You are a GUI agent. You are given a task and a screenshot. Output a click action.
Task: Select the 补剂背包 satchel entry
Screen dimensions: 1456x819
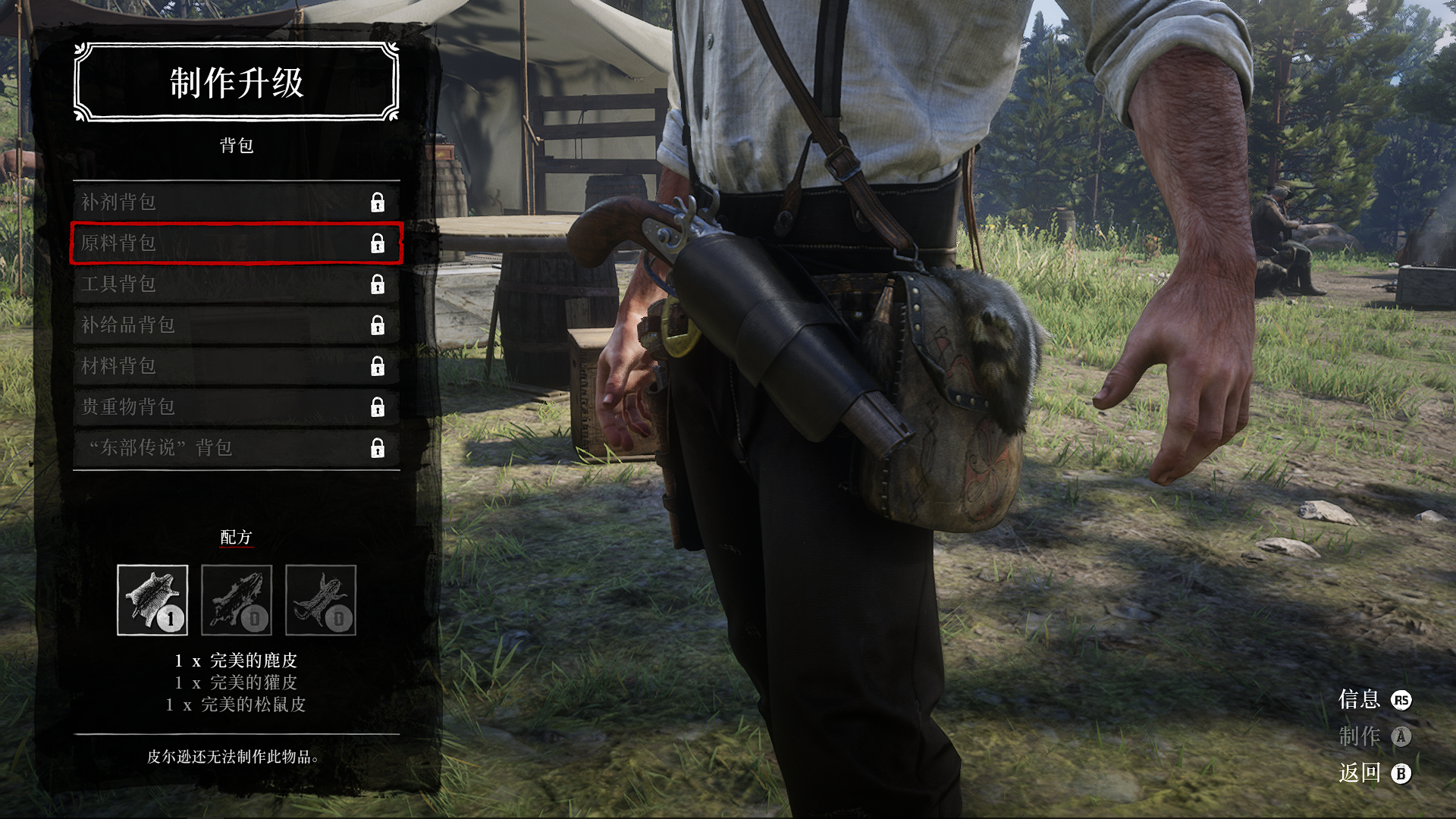coord(236,202)
